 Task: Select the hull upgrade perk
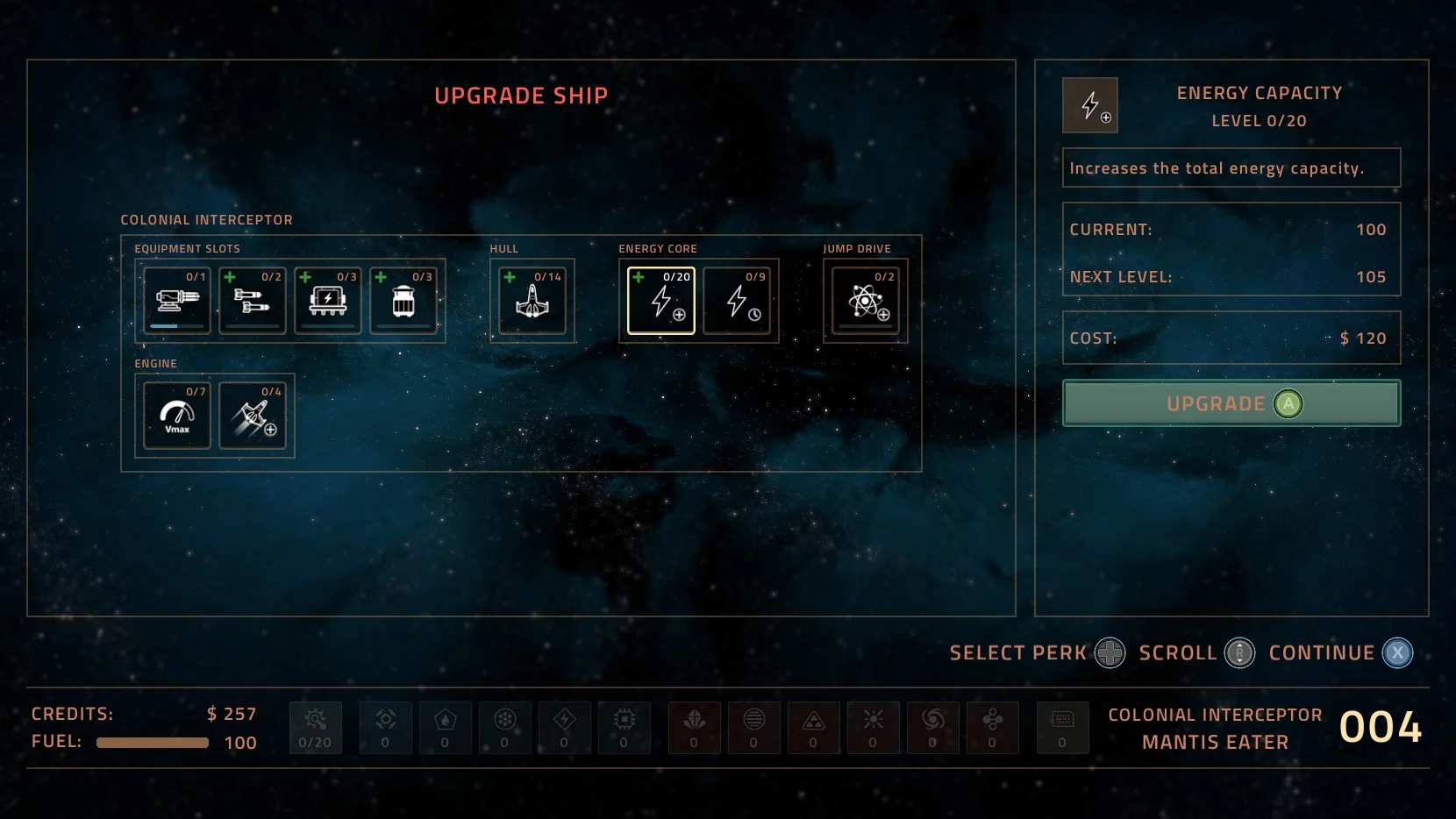[x=532, y=301]
